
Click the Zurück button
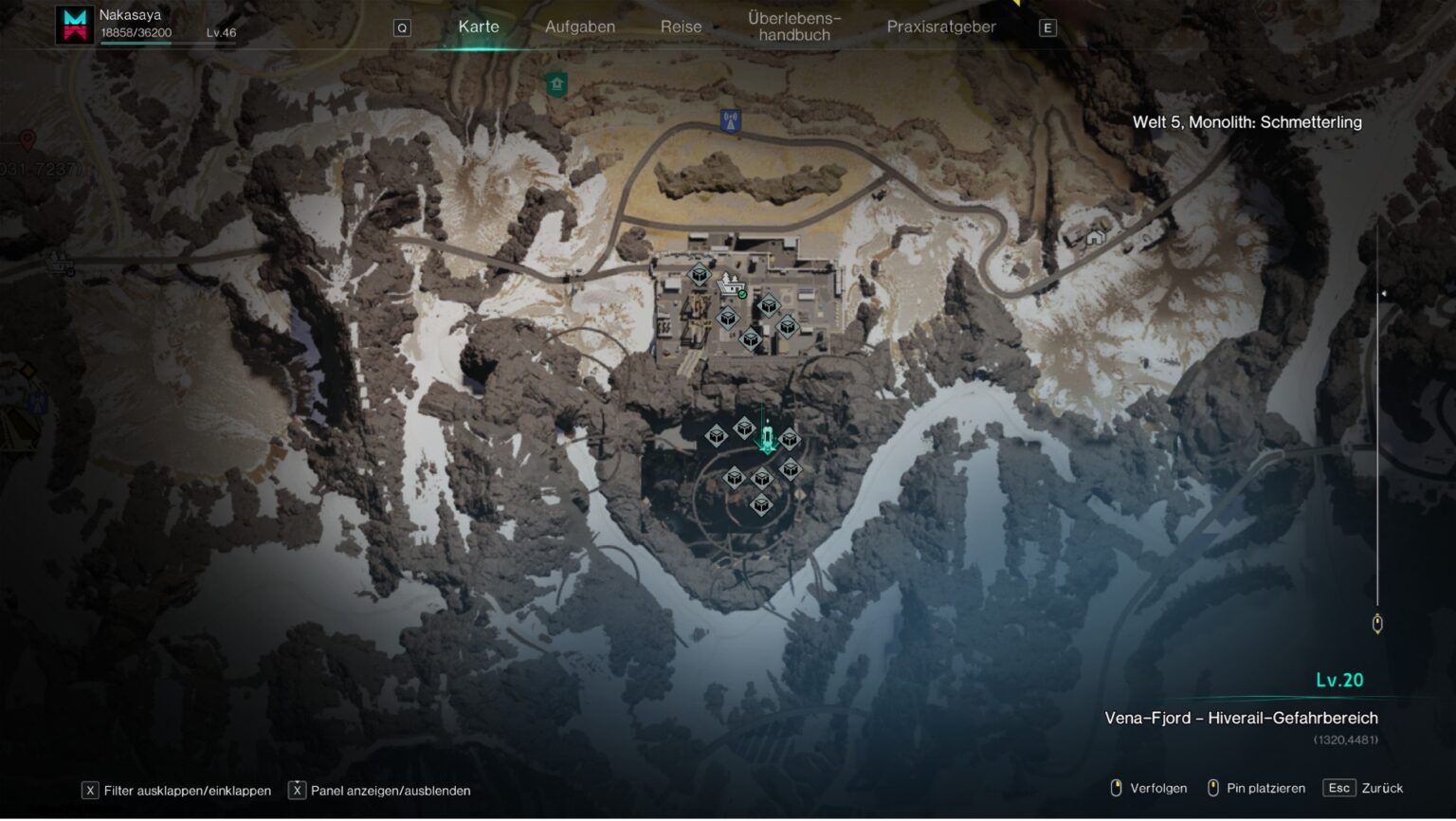(1364, 788)
